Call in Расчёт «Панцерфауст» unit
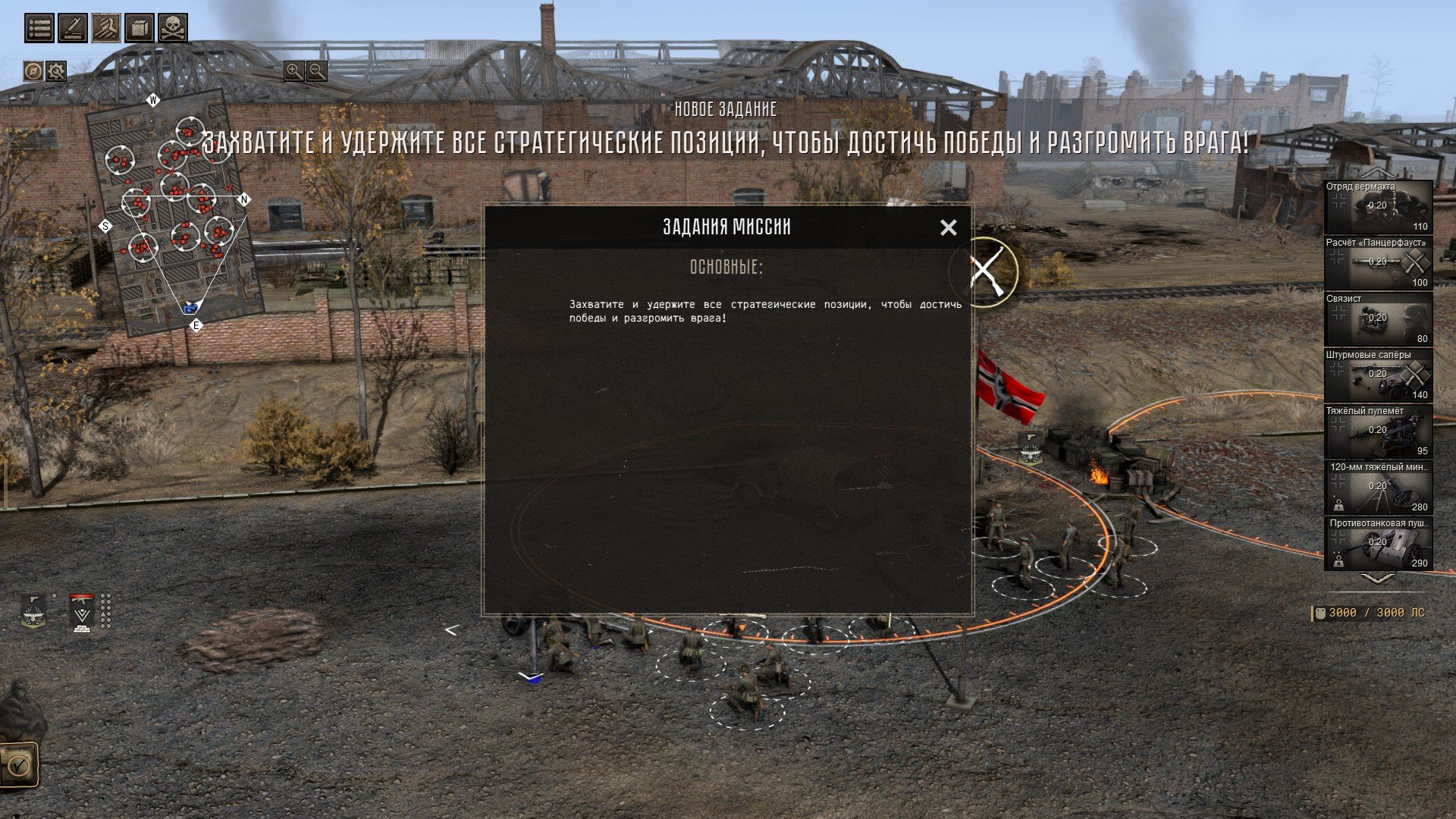Image resolution: width=1456 pixels, height=819 pixels. (x=1378, y=263)
